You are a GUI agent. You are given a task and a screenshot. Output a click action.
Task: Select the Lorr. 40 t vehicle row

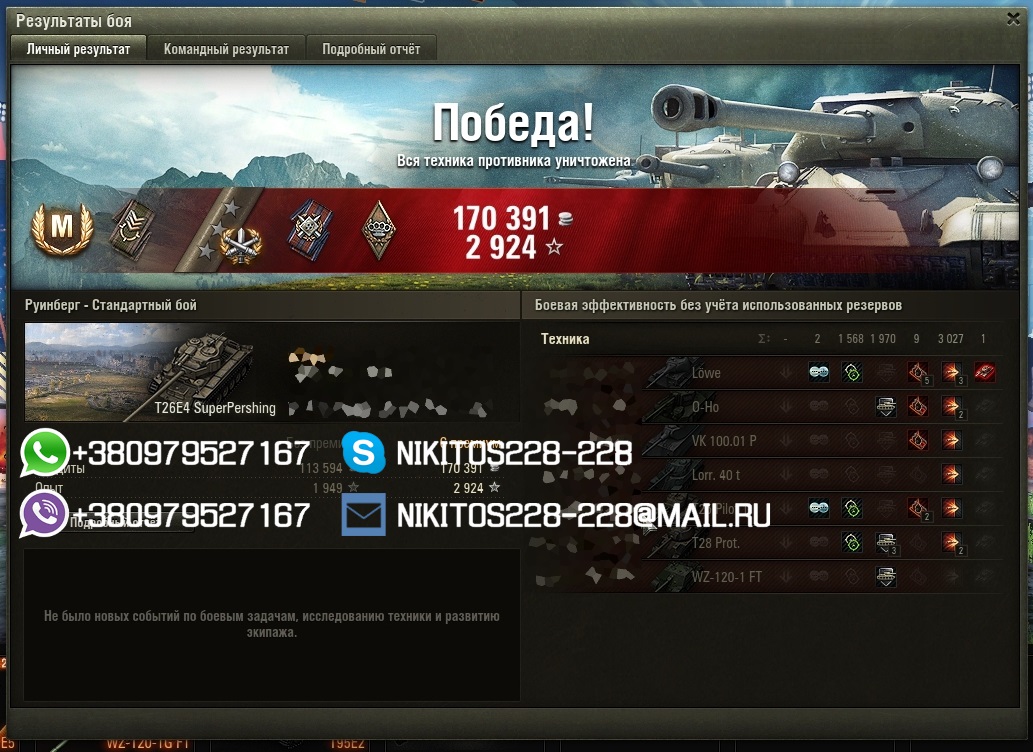point(714,475)
